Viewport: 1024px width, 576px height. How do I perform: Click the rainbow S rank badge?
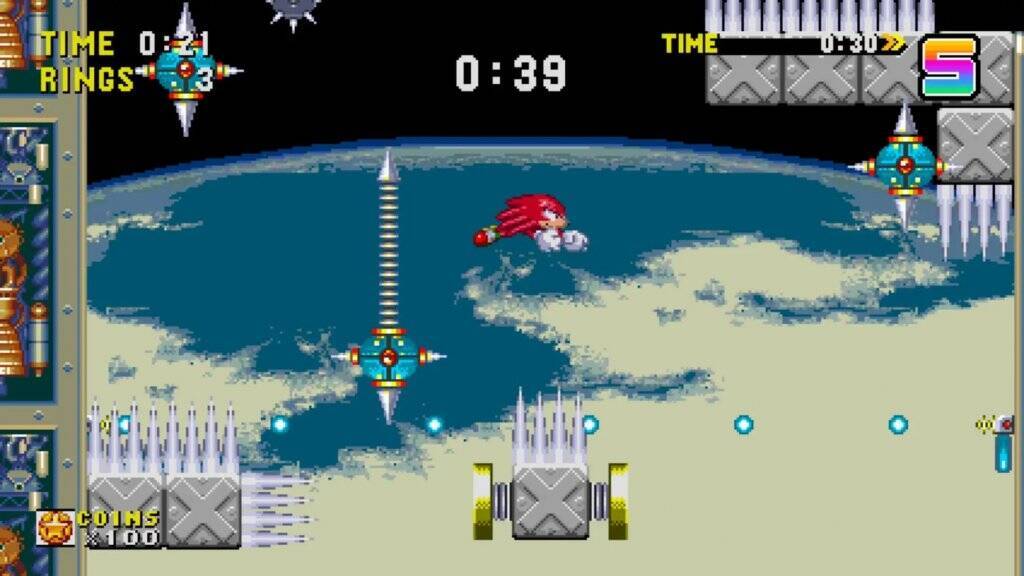949,66
